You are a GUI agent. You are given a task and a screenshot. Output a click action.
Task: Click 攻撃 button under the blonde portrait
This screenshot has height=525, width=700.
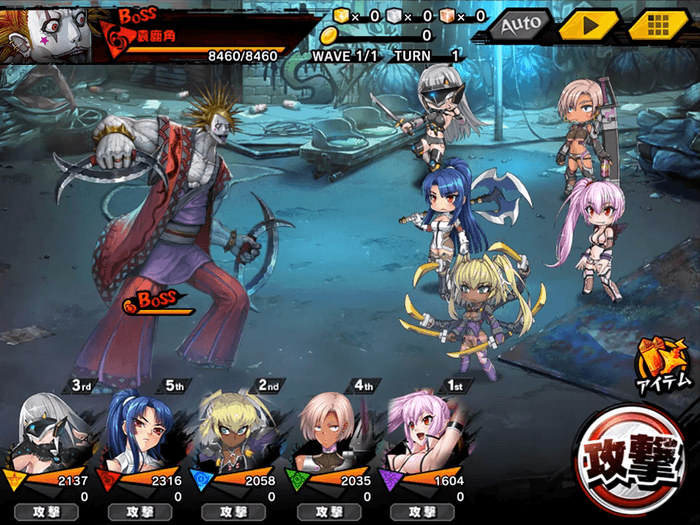coord(237,512)
